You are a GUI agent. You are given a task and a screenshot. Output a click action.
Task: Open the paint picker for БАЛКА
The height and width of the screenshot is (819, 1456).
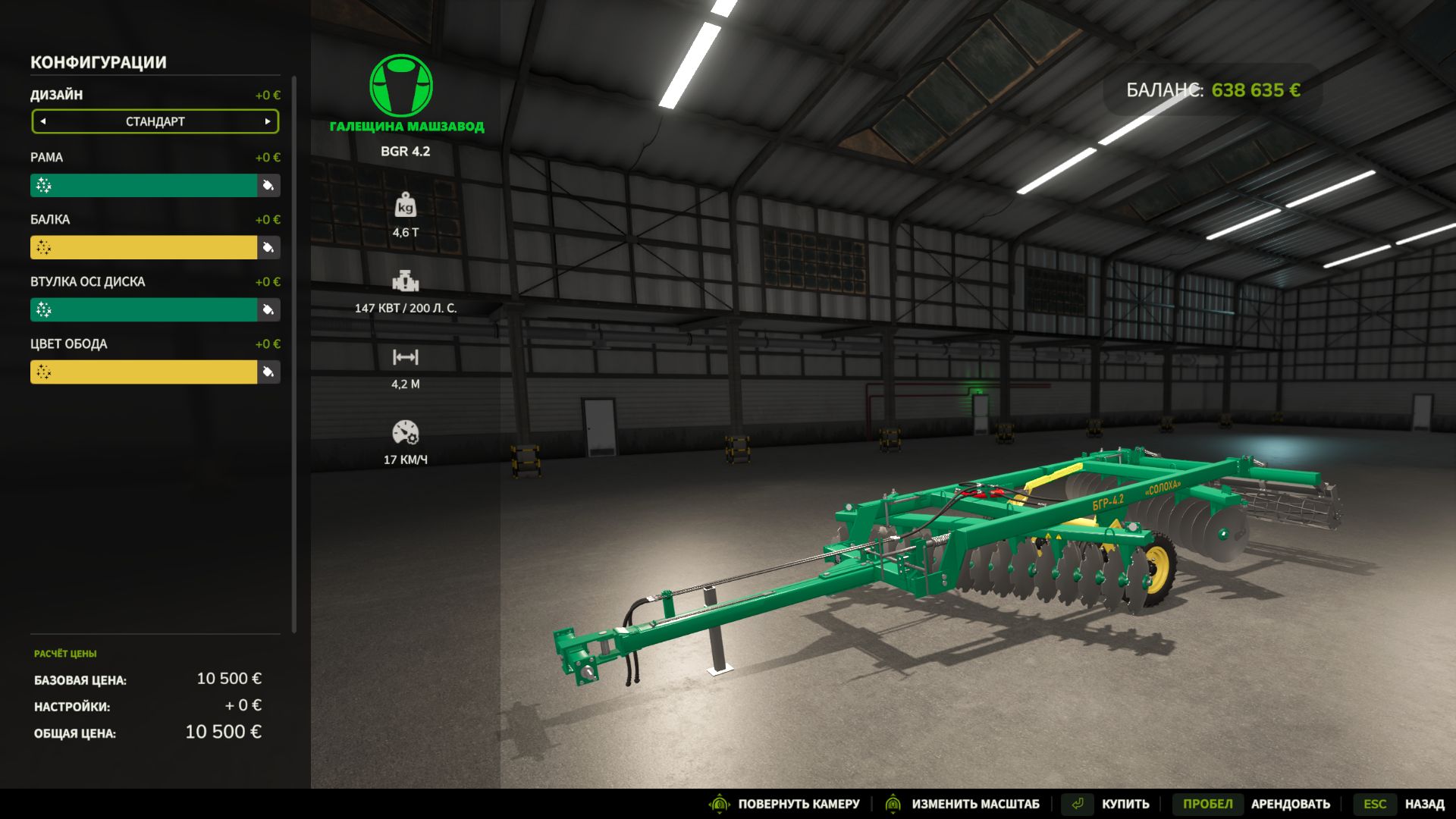[267, 248]
